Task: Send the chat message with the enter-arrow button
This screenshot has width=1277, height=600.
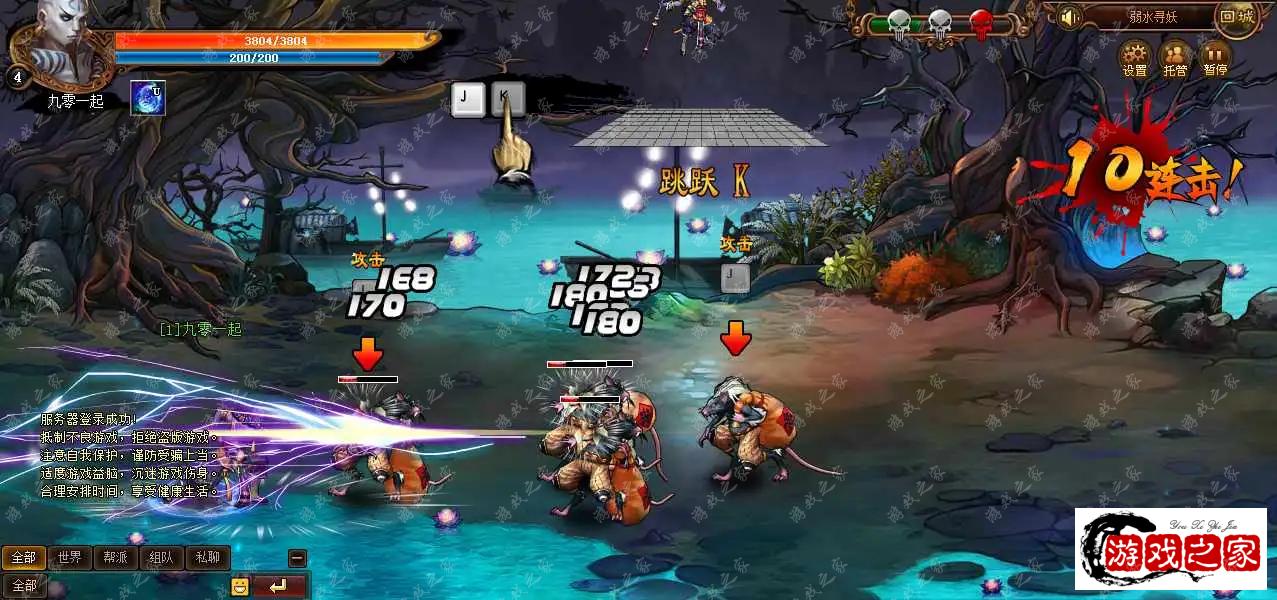Action: 279,586
